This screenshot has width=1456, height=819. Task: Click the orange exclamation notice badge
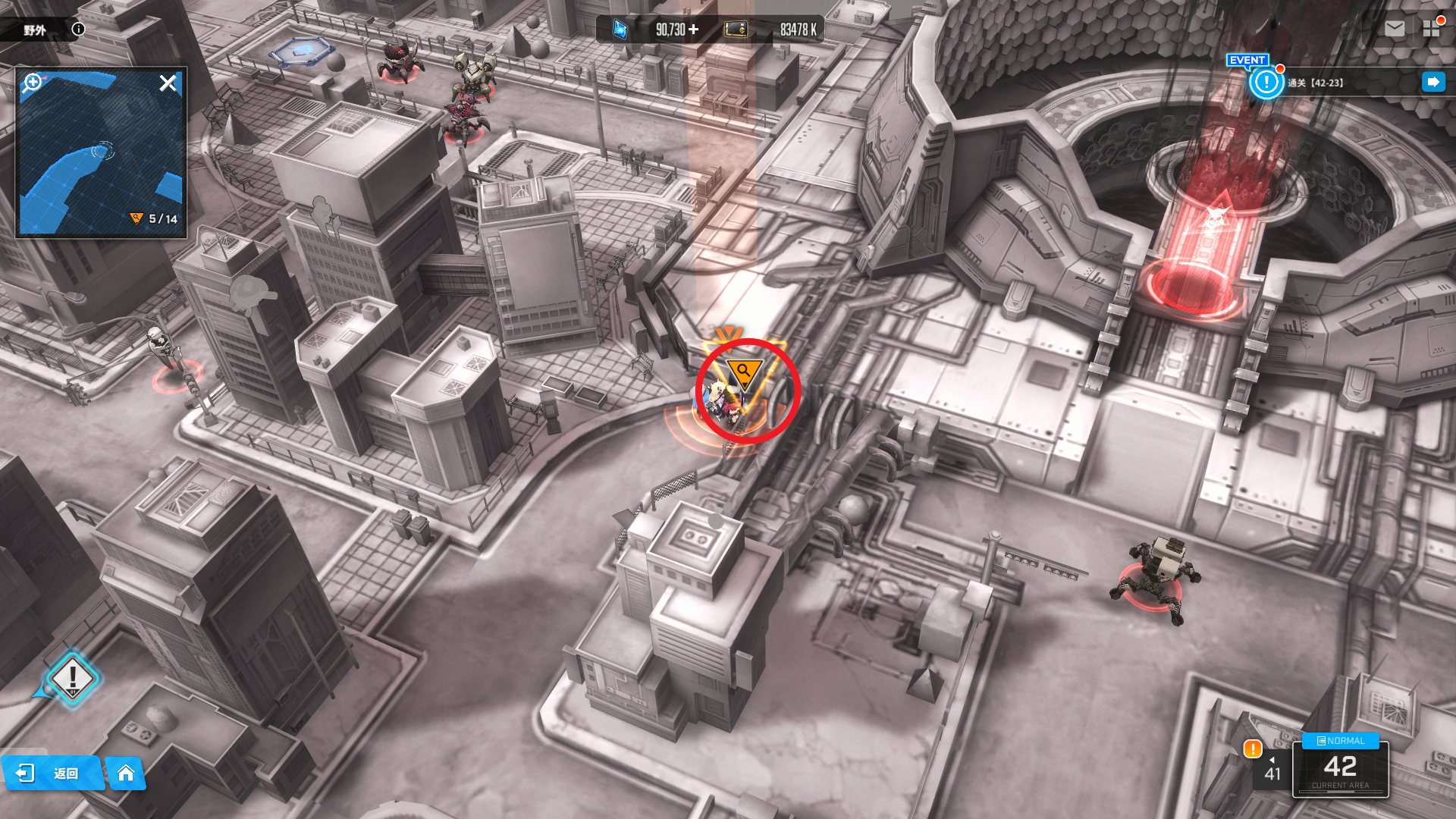click(1253, 749)
